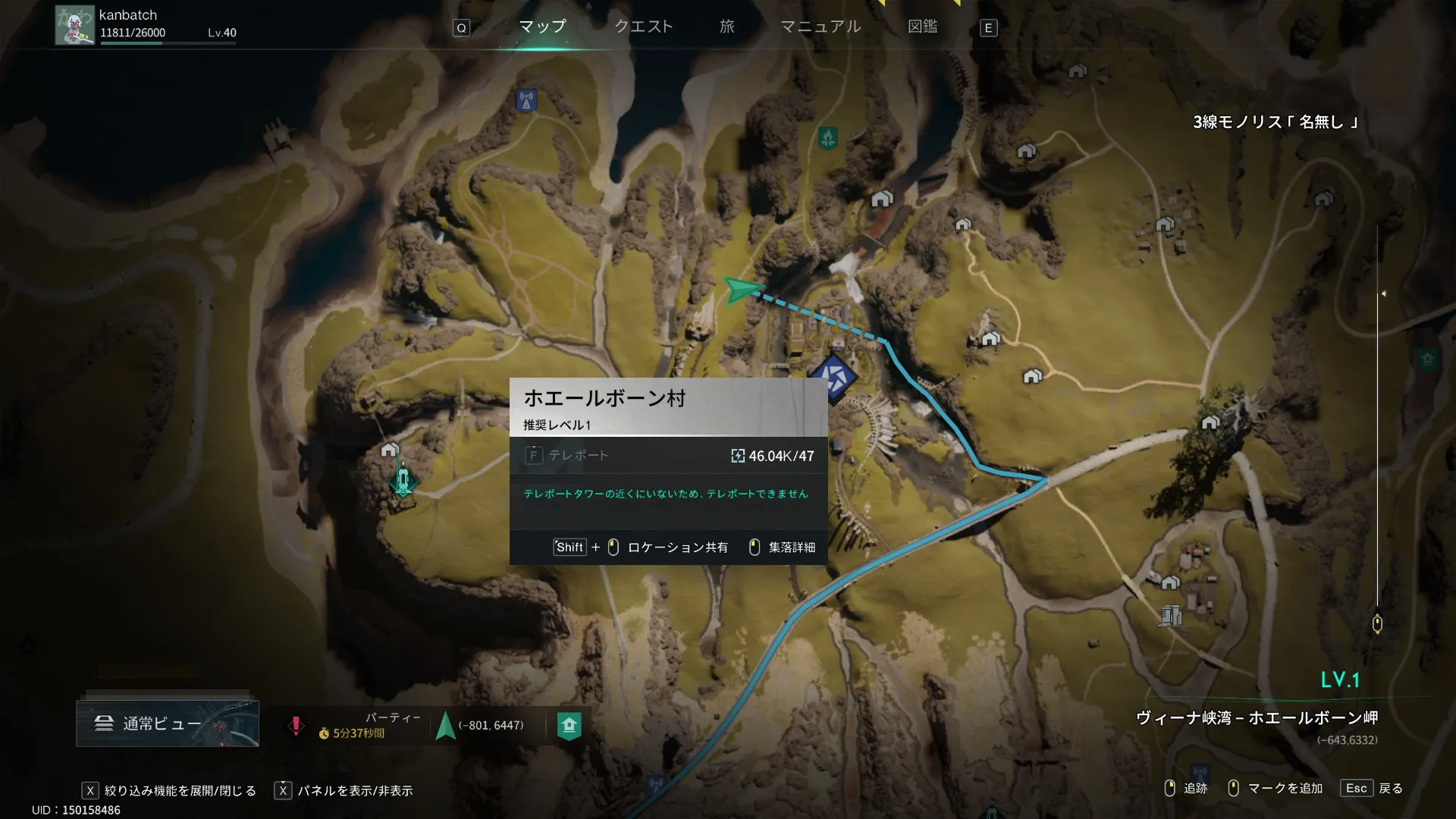This screenshot has height=819, width=1456.
Task: Click the blue signal tower map marker
Action: tap(526, 99)
